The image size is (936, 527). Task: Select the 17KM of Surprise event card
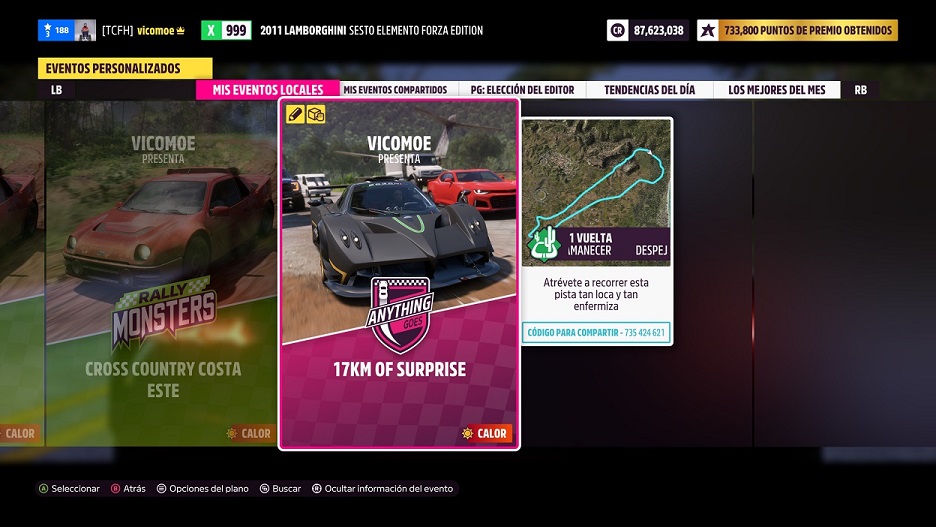(399, 274)
